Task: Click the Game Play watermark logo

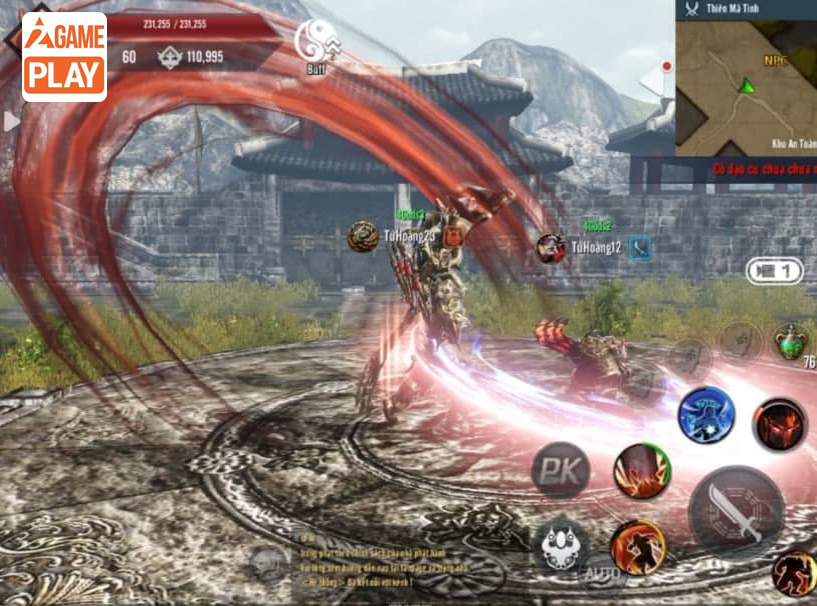Action: tap(64, 57)
